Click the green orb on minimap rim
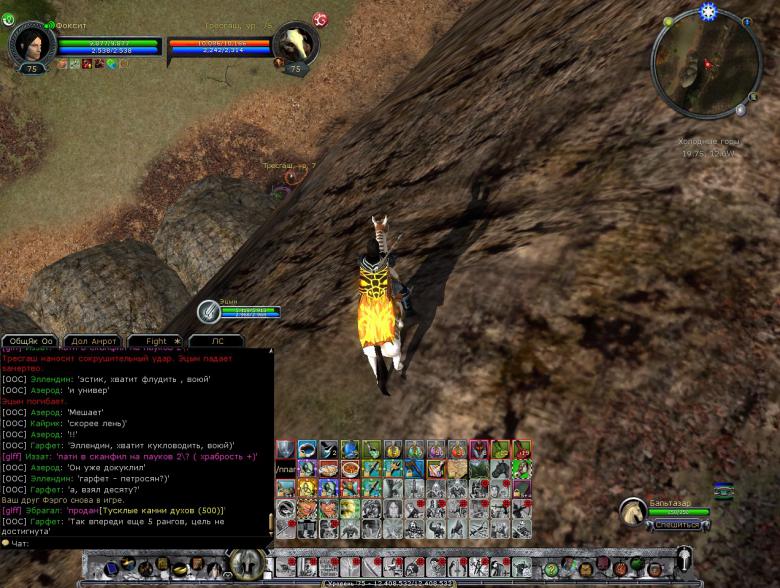Screen dimensions: 780x588 tap(667, 21)
